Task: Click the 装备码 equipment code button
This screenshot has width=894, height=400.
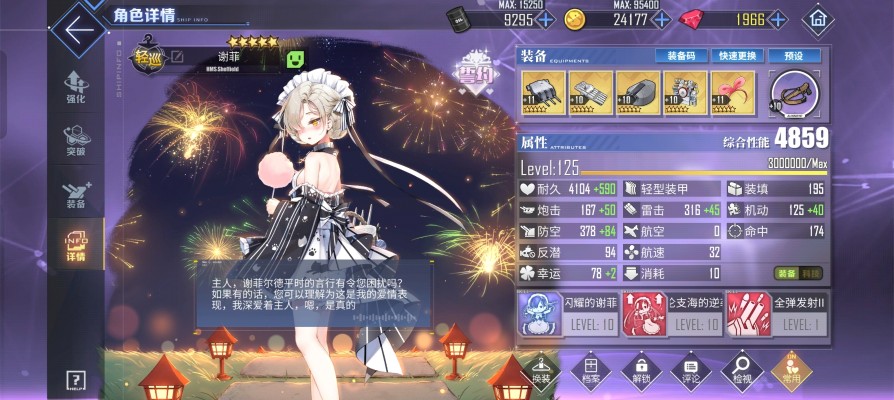Action: click(679, 56)
